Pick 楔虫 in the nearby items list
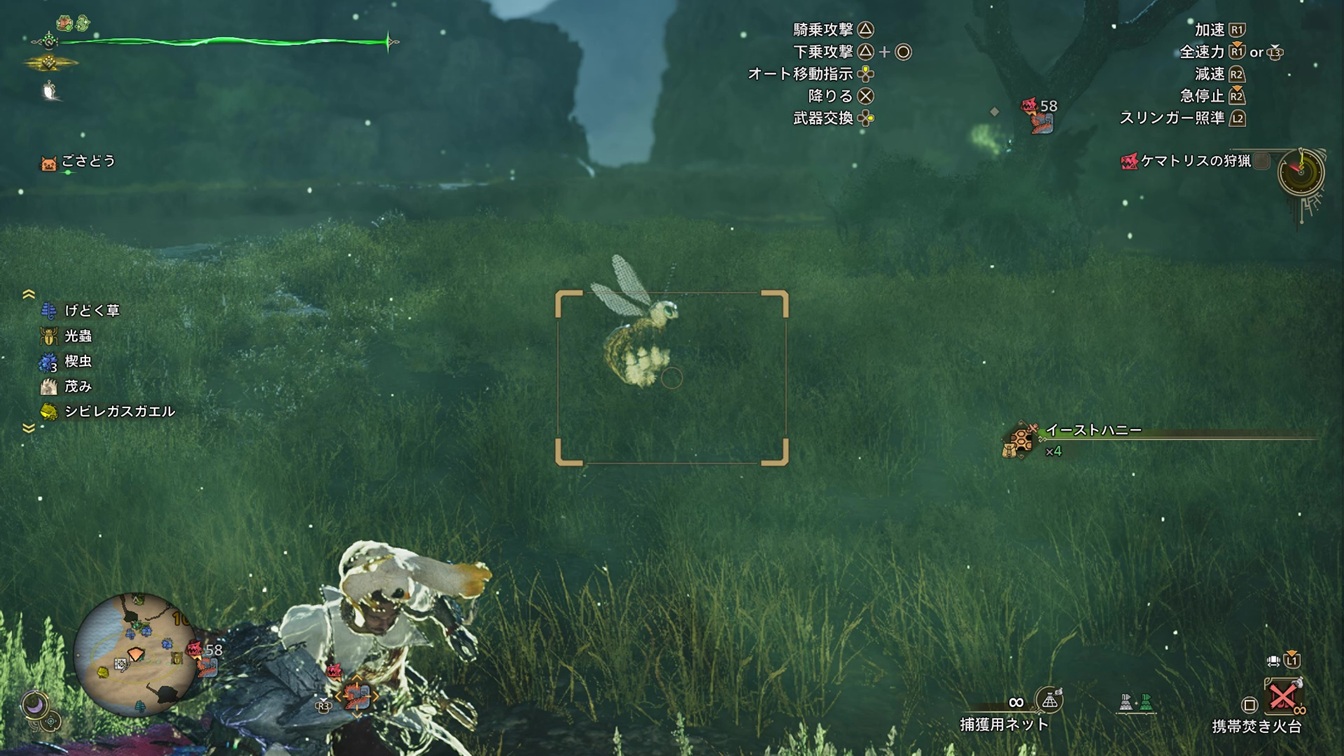1344x756 pixels. click(77, 362)
